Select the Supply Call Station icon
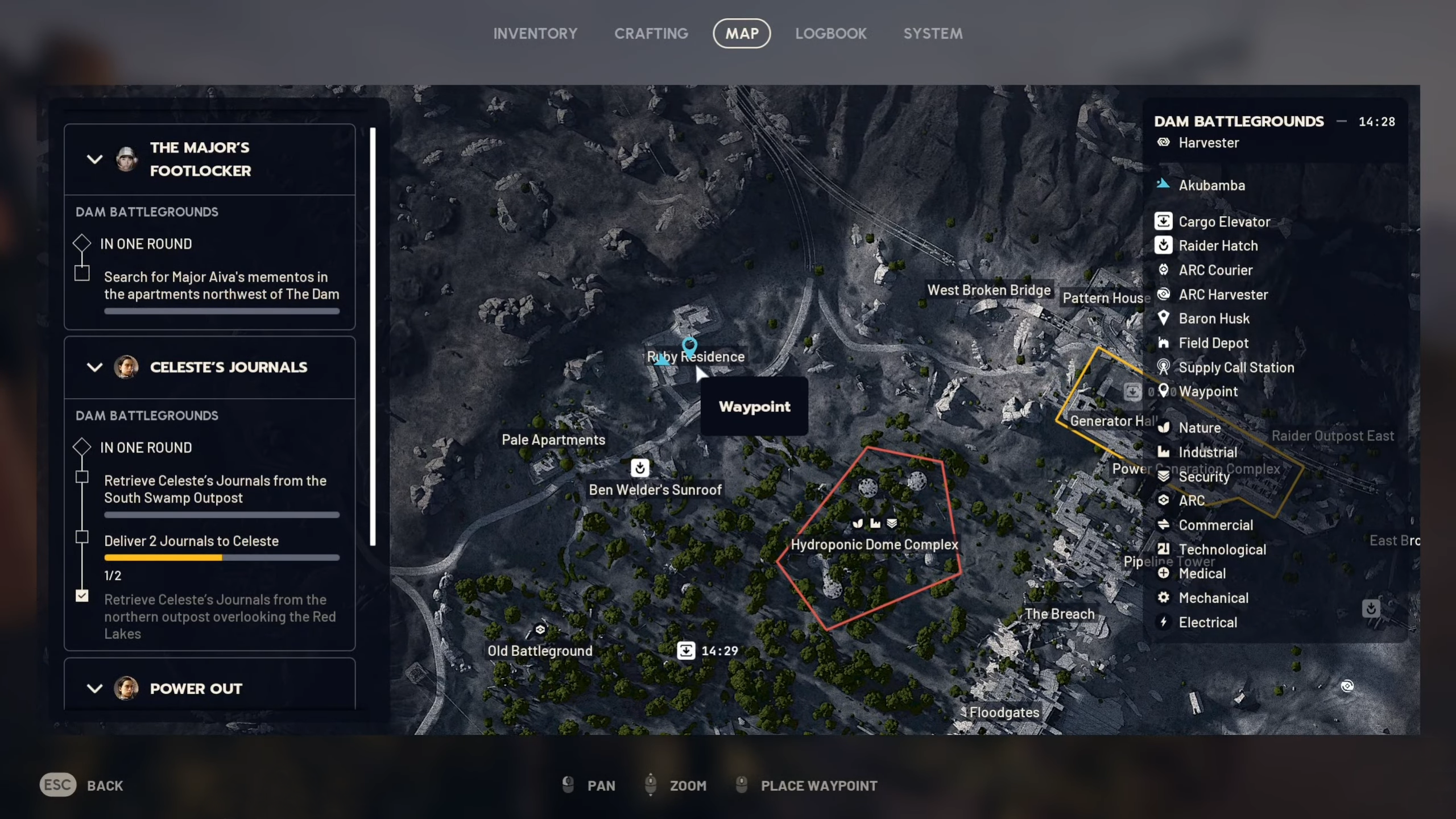The height and width of the screenshot is (819, 1456). coord(1164,367)
